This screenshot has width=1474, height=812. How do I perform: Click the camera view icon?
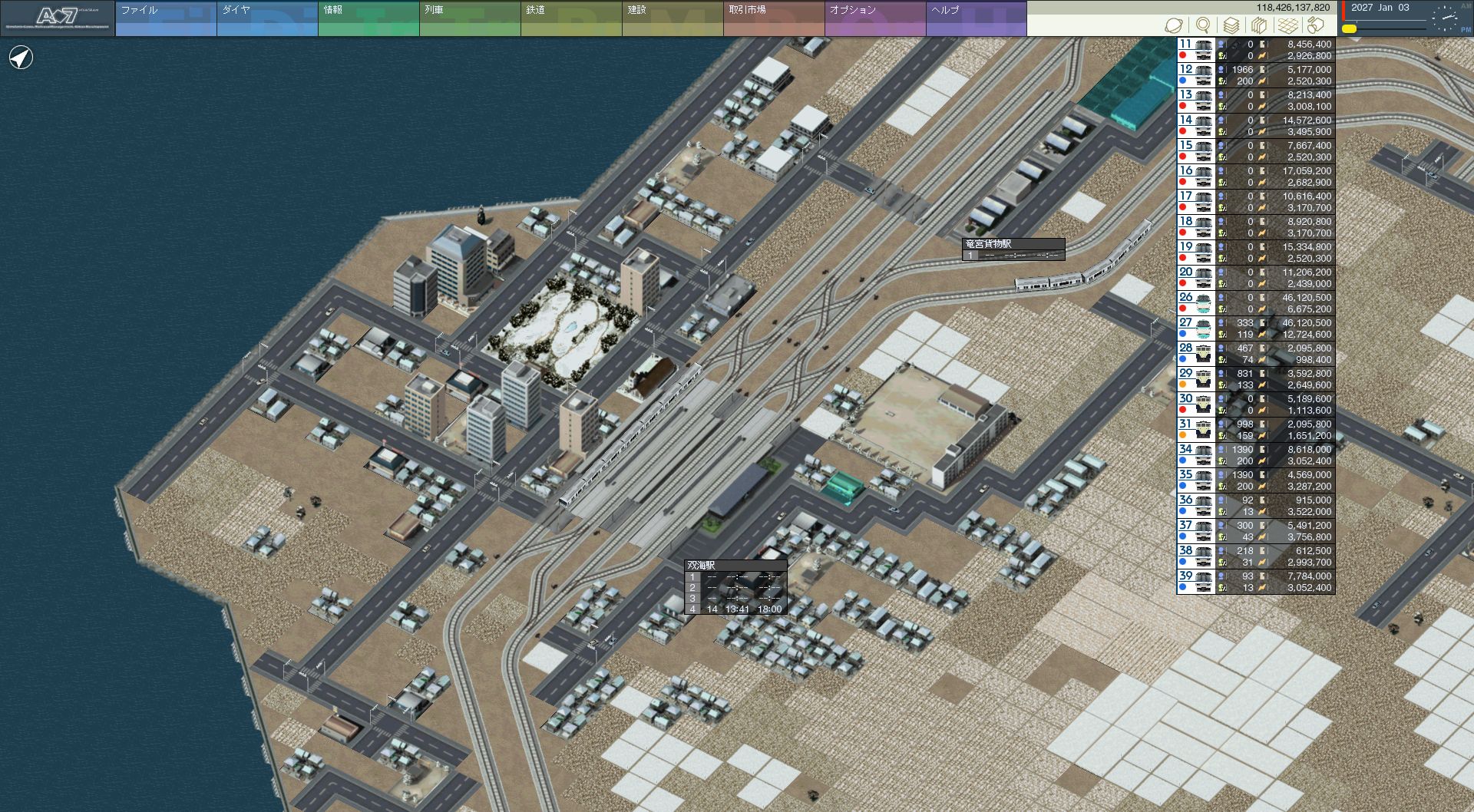(x=1316, y=25)
